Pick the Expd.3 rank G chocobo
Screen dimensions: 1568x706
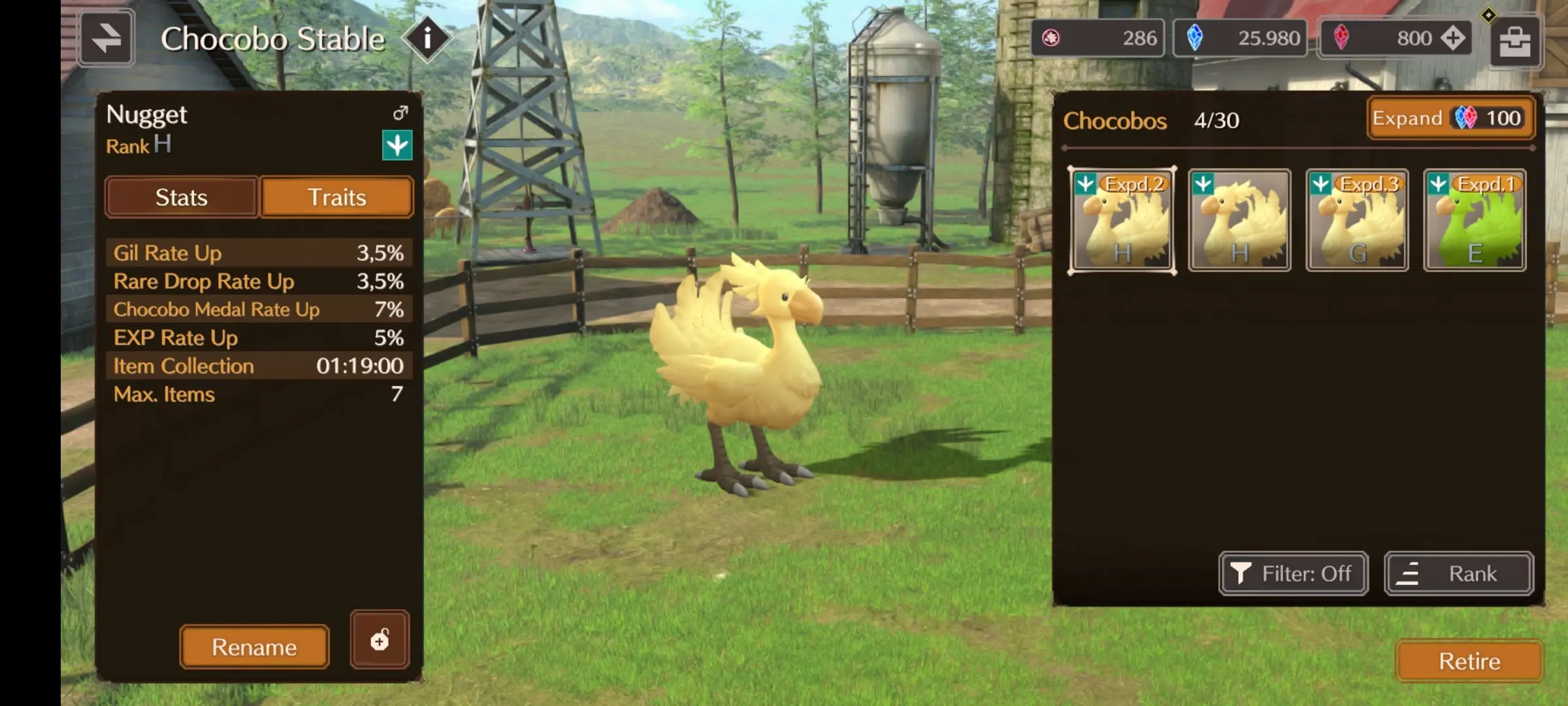click(x=1357, y=221)
